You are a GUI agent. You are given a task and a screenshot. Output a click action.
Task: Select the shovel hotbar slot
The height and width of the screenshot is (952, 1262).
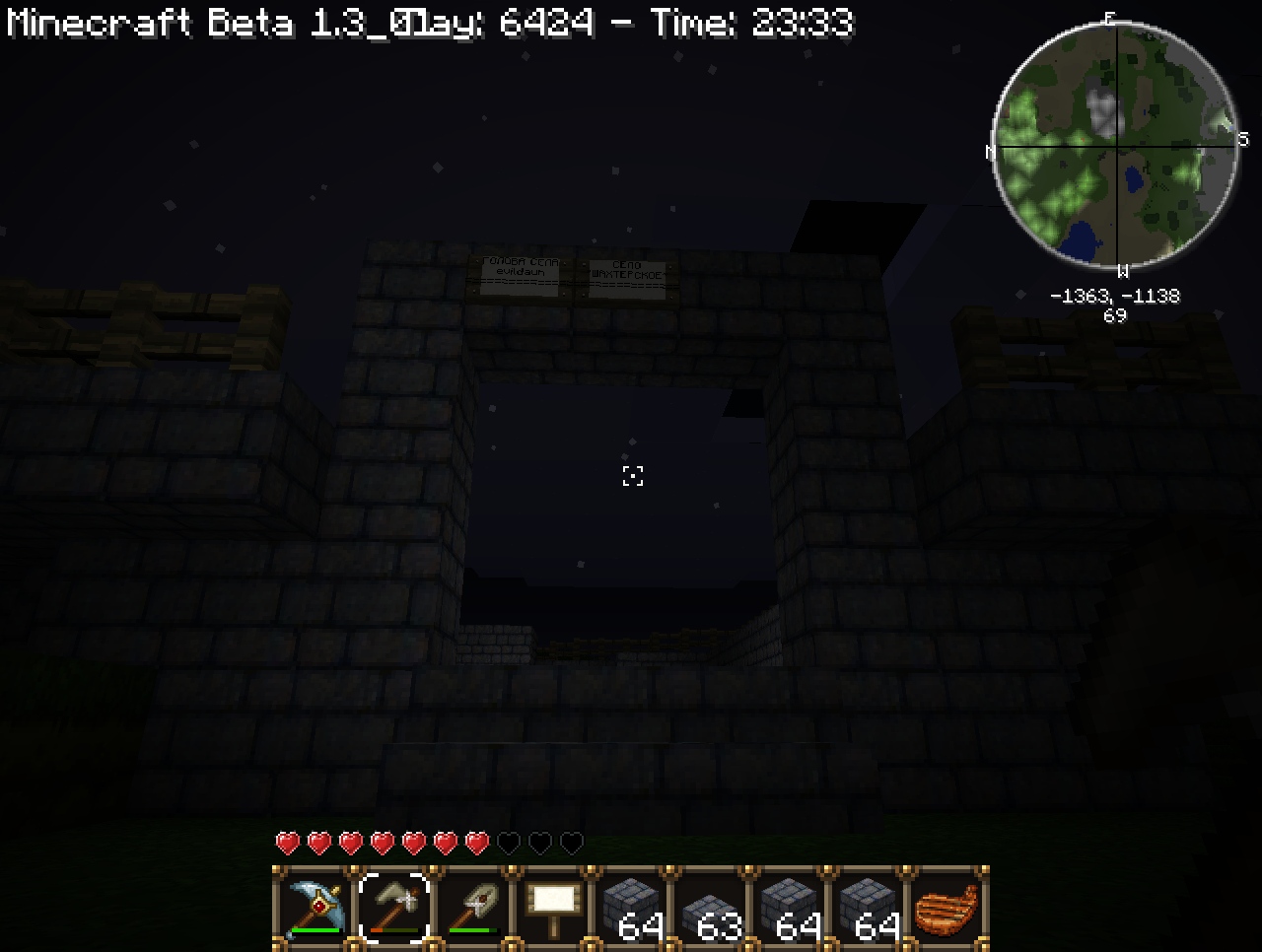(x=473, y=907)
